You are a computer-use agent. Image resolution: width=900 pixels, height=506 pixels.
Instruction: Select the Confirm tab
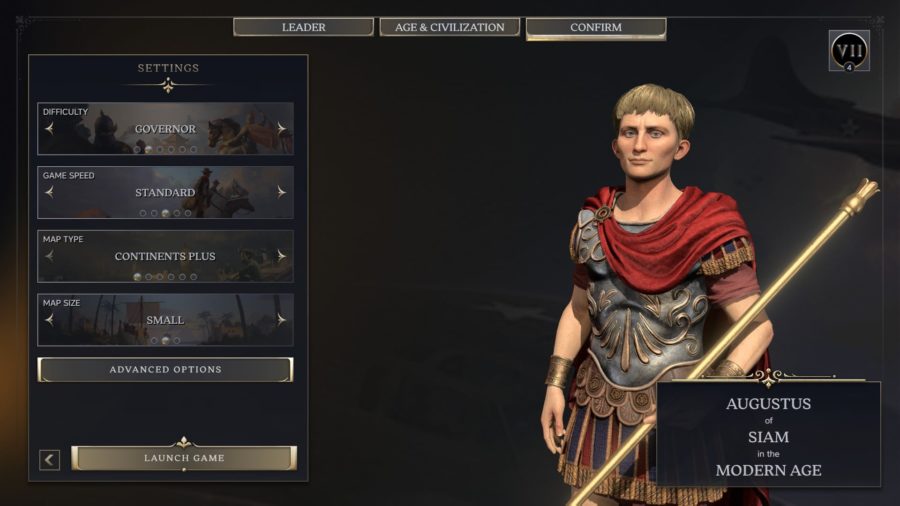coord(595,27)
